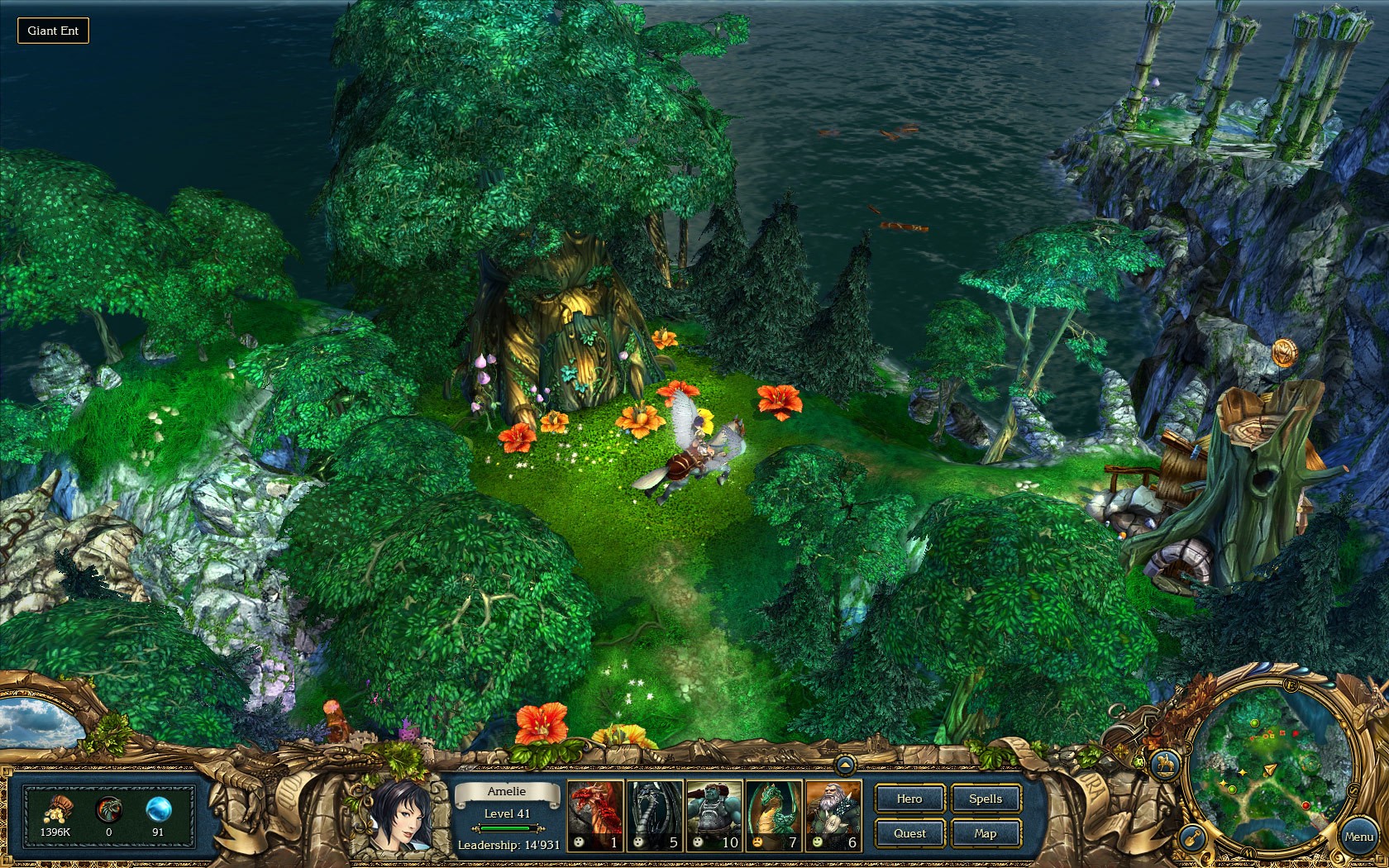Activate the shovel dig button
This screenshot has height=868, width=1389.
(x=1191, y=837)
